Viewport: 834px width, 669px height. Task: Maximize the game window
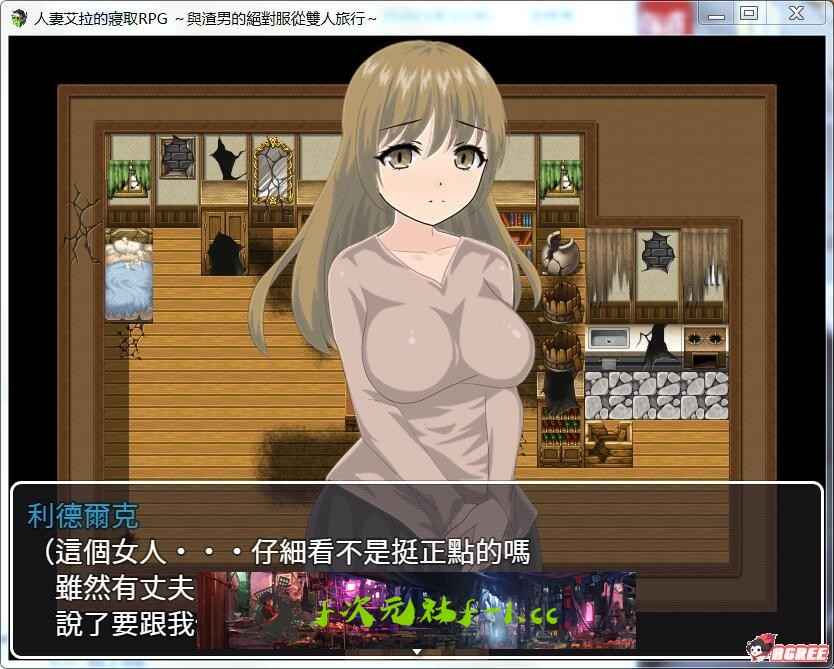click(x=748, y=13)
